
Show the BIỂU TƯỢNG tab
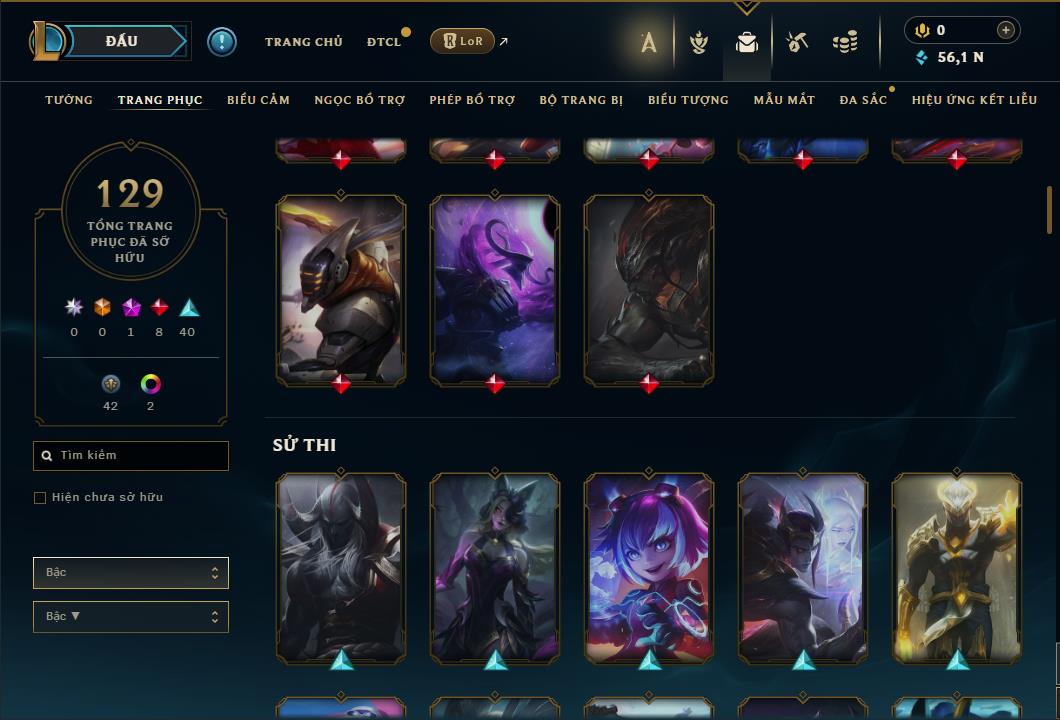(688, 100)
